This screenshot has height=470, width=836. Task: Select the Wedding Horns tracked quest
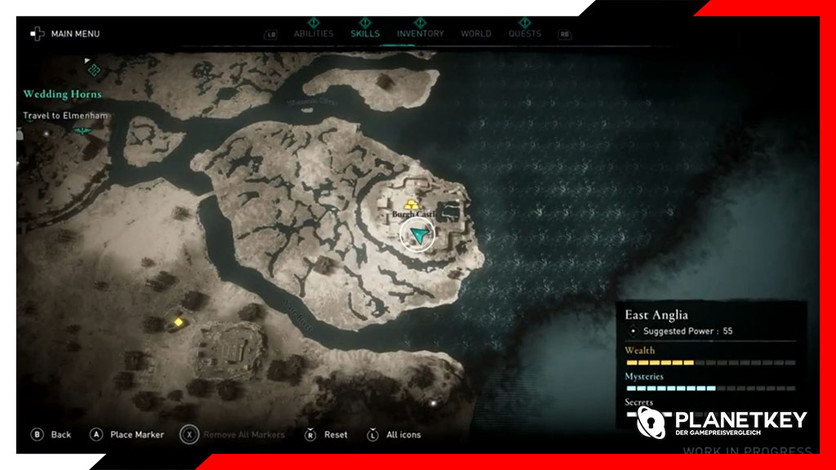tap(63, 94)
